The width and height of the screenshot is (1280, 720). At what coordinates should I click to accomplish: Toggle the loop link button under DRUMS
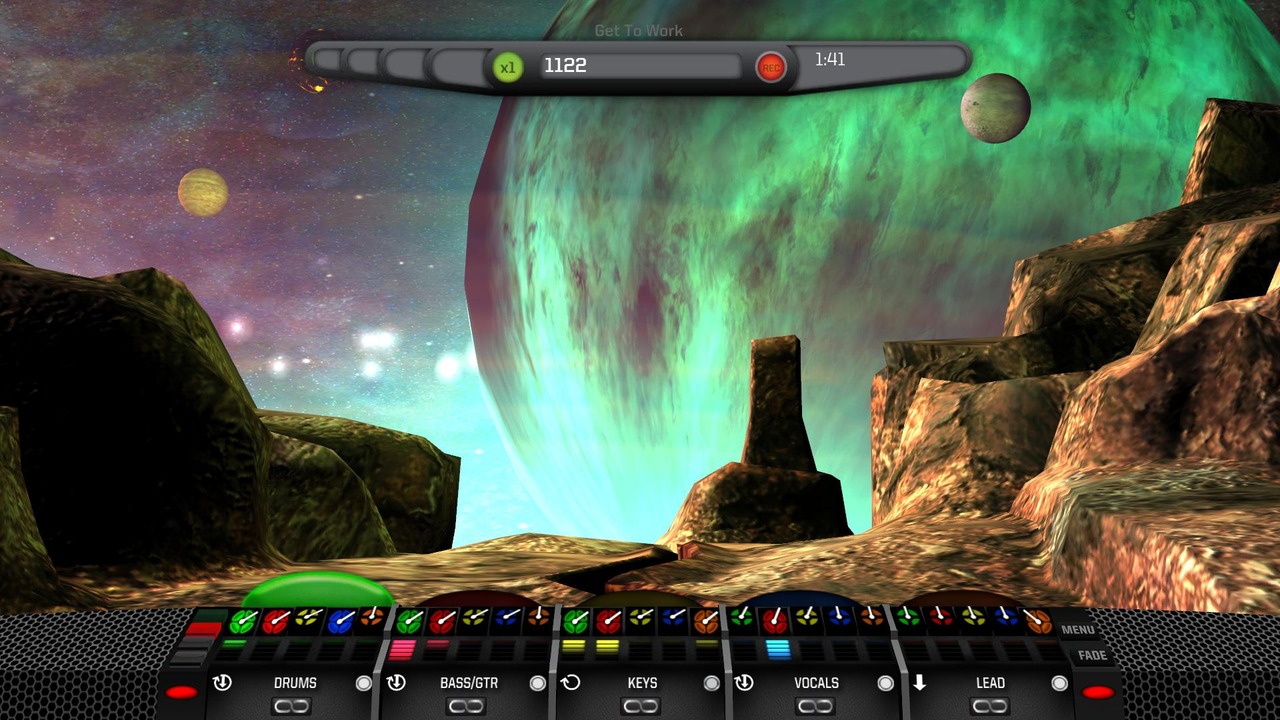pos(292,707)
